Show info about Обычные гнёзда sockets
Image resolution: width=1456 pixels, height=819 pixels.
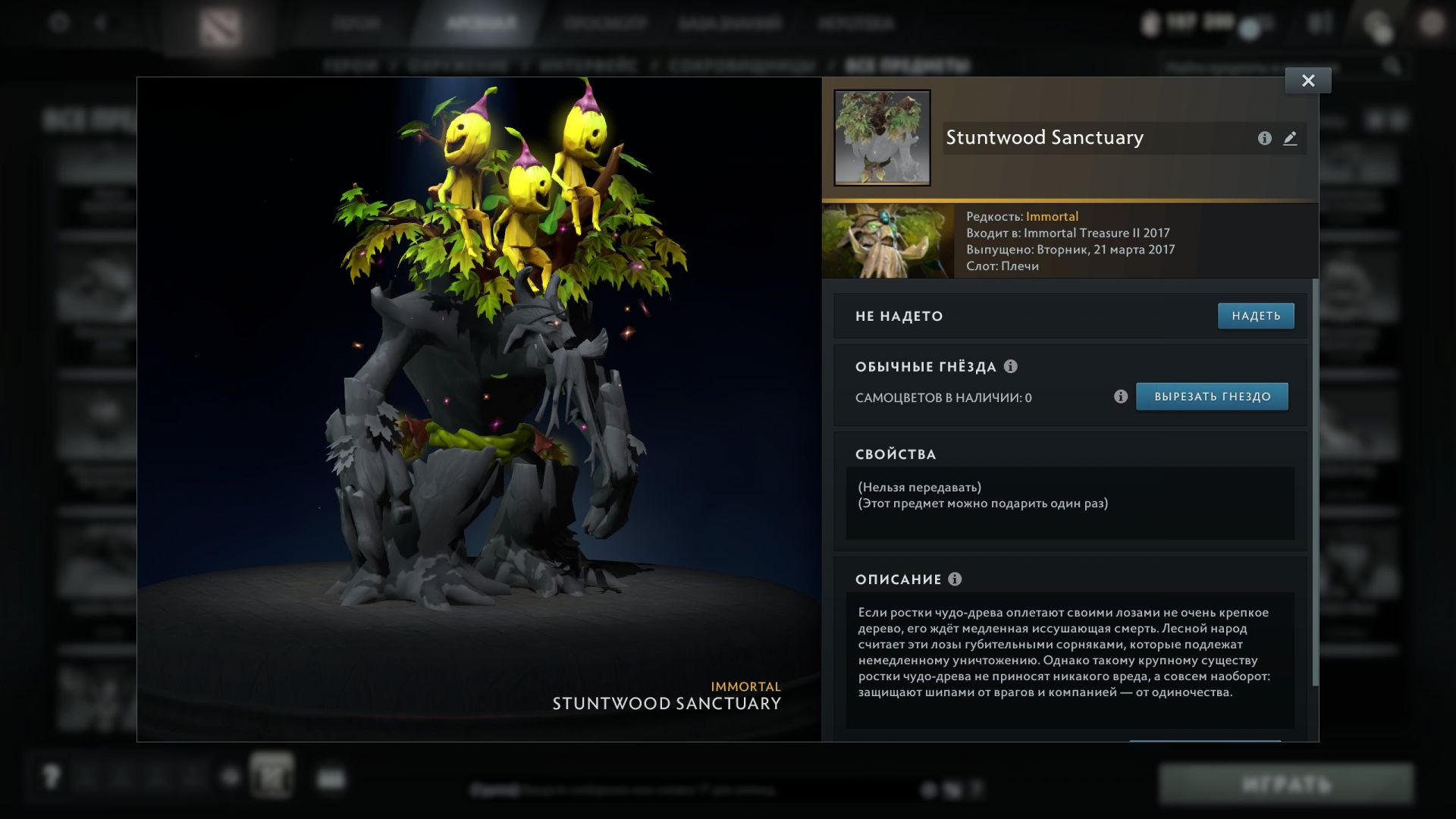[1011, 366]
